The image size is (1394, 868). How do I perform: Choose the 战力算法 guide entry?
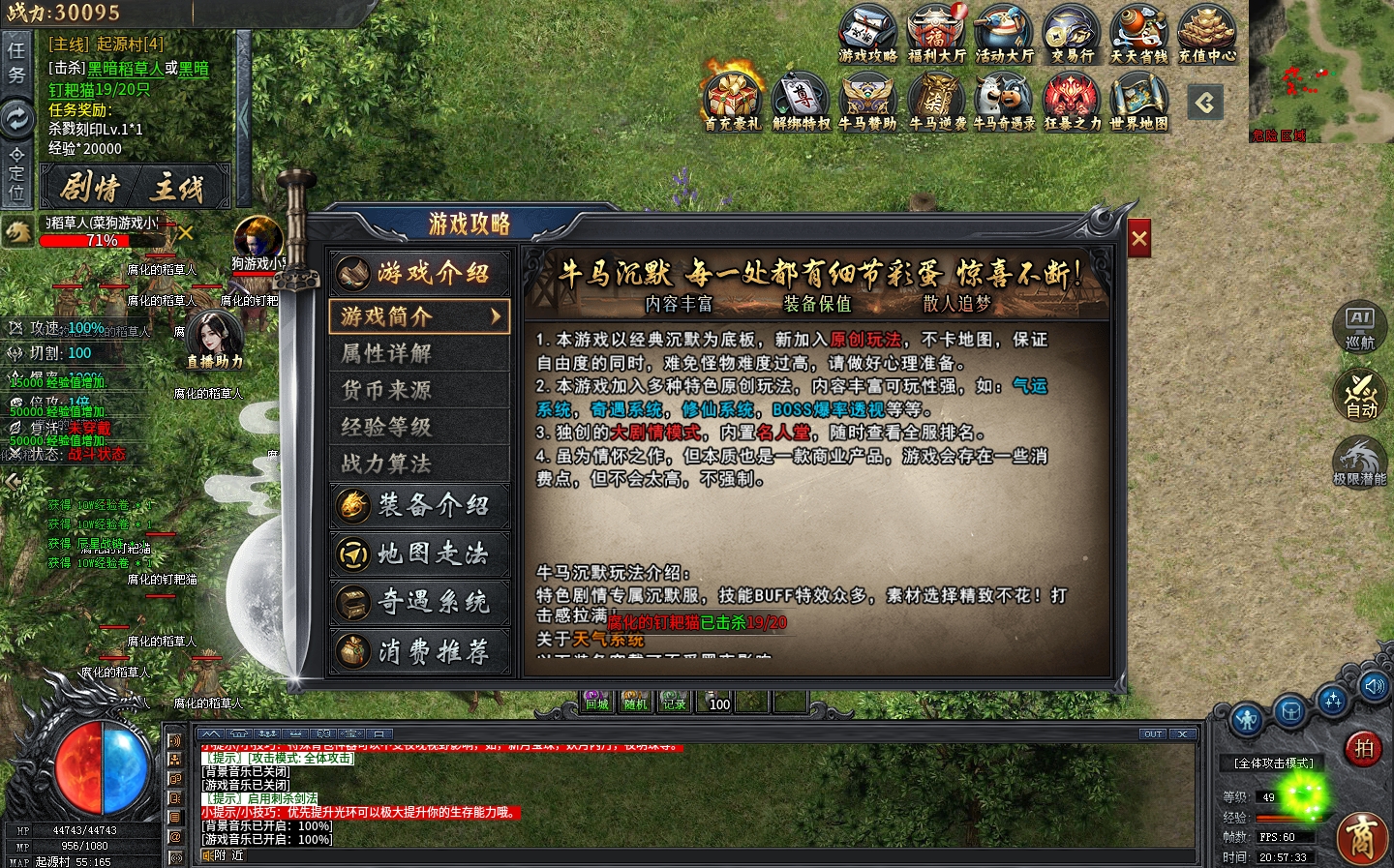tap(419, 464)
